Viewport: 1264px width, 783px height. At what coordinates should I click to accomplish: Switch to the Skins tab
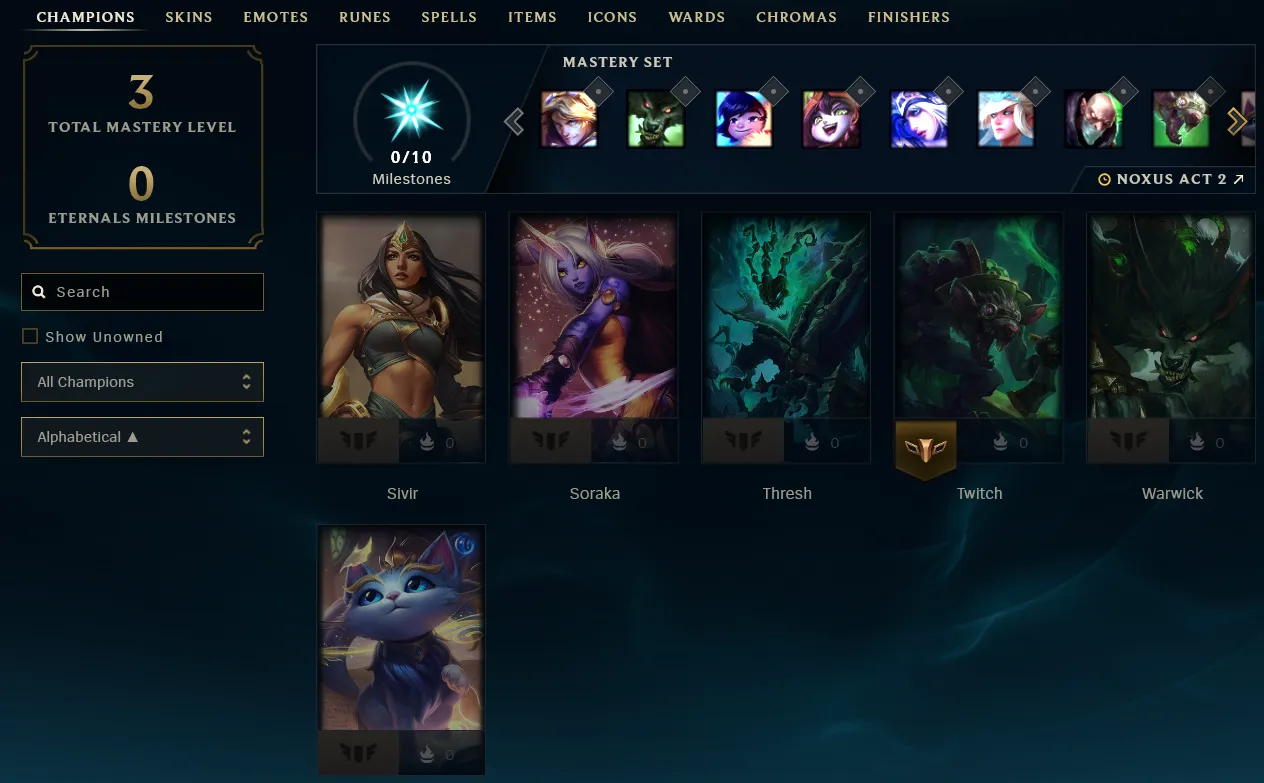click(189, 17)
